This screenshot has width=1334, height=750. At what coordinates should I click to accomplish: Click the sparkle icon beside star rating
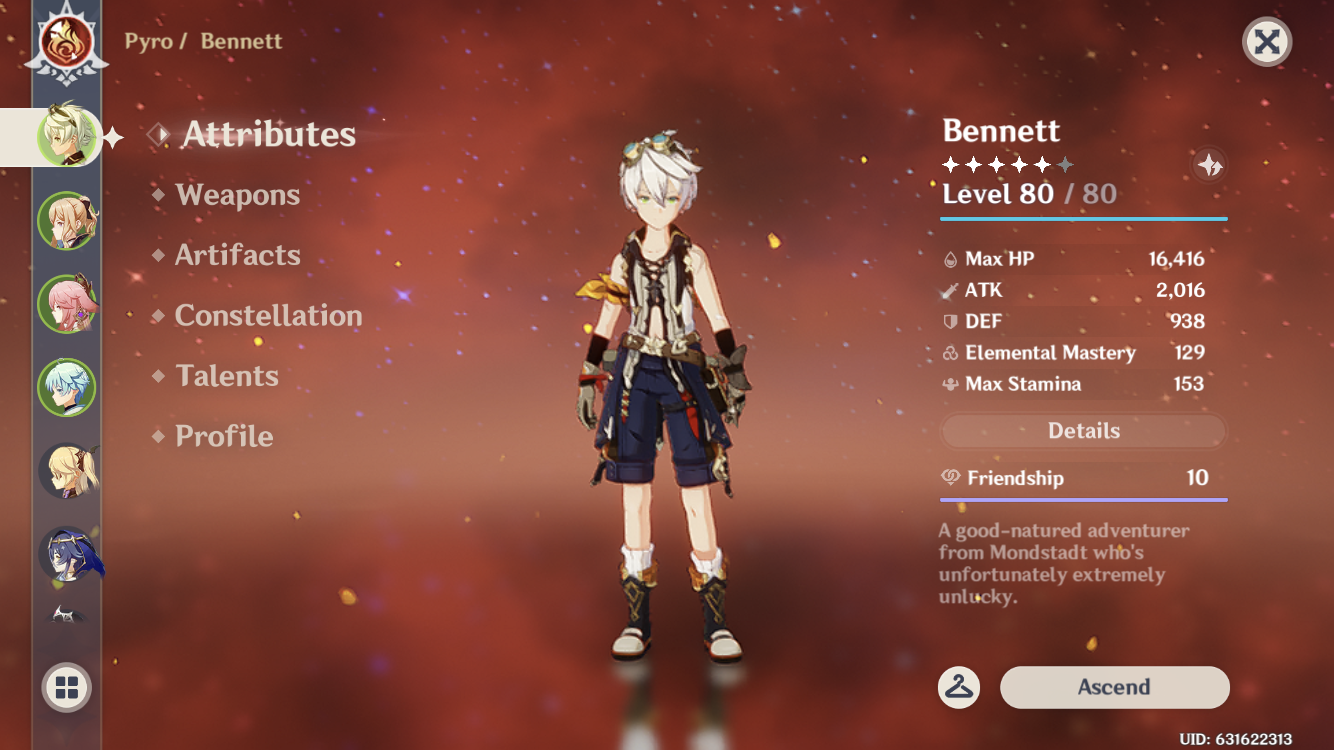[1207, 166]
